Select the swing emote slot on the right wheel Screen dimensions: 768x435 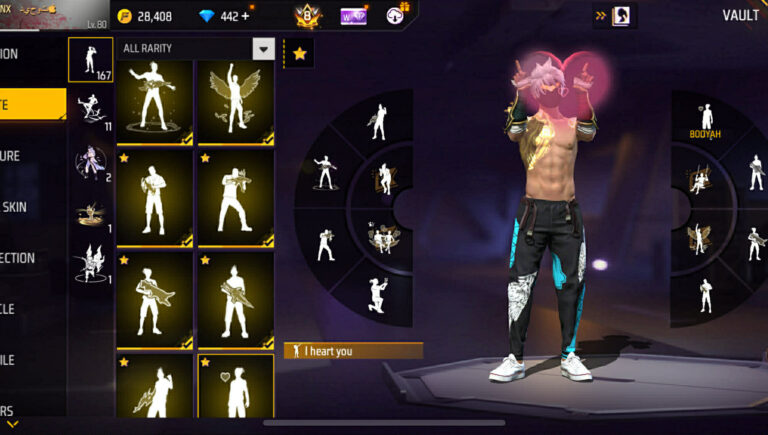coord(700,181)
